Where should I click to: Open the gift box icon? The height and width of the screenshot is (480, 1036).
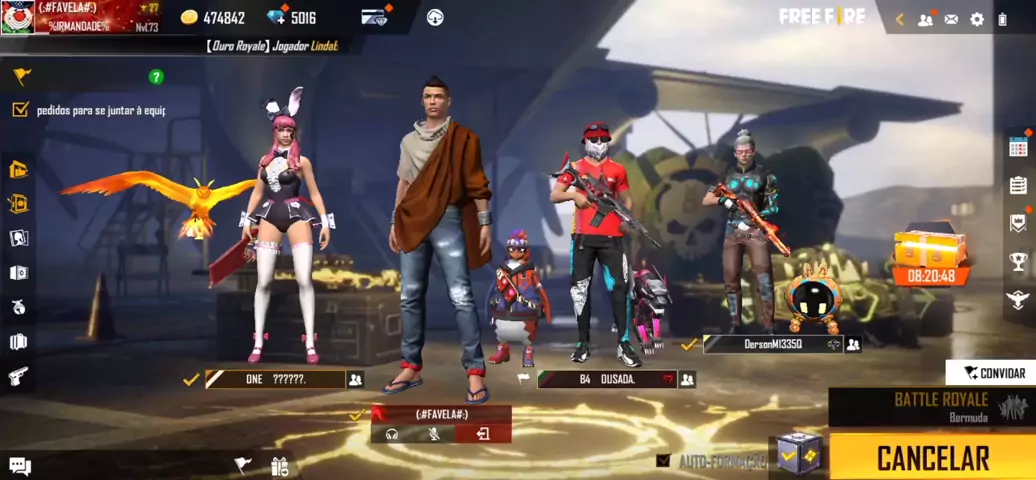pyautogui.click(x=279, y=466)
